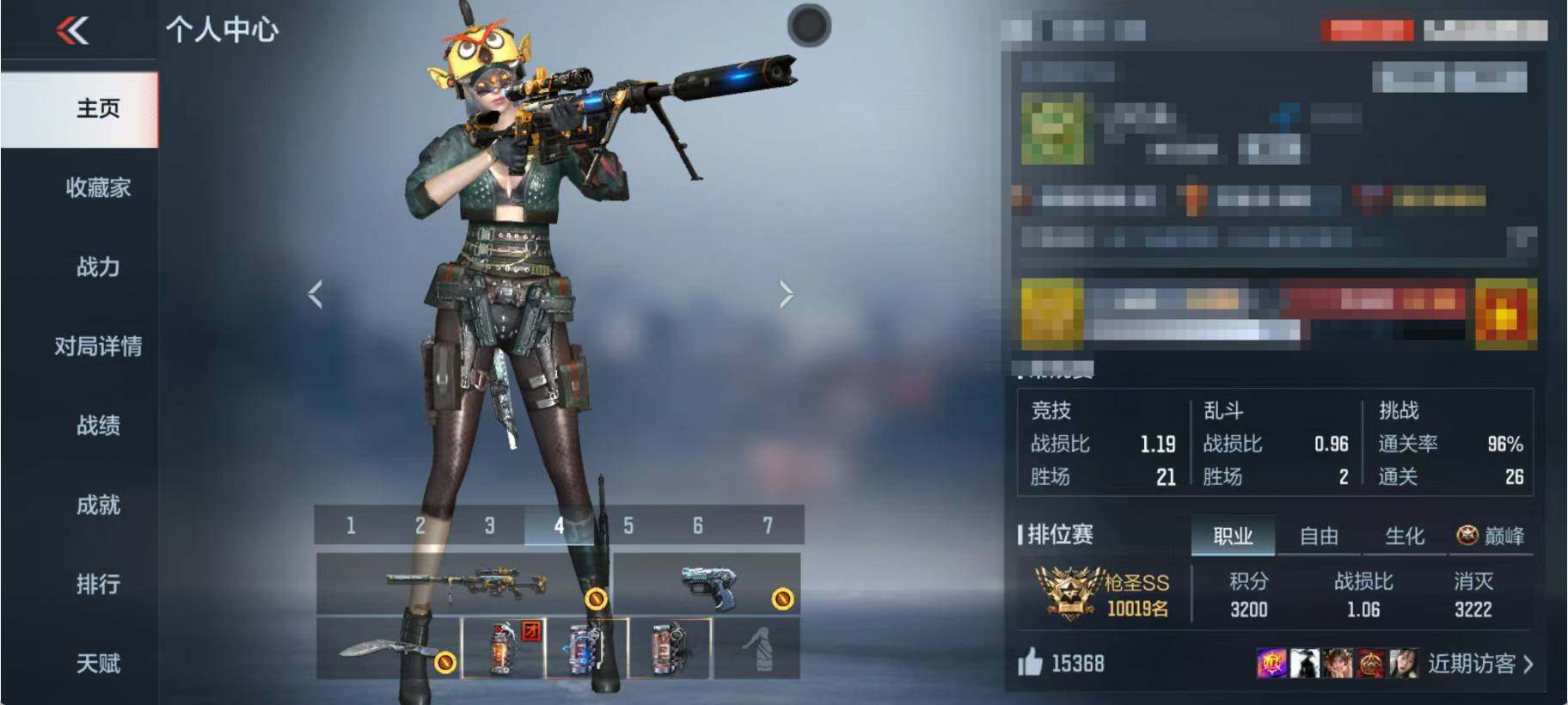Show the 生化 ranked tab
This screenshot has height=705, width=1568.
click(x=1405, y=536)
